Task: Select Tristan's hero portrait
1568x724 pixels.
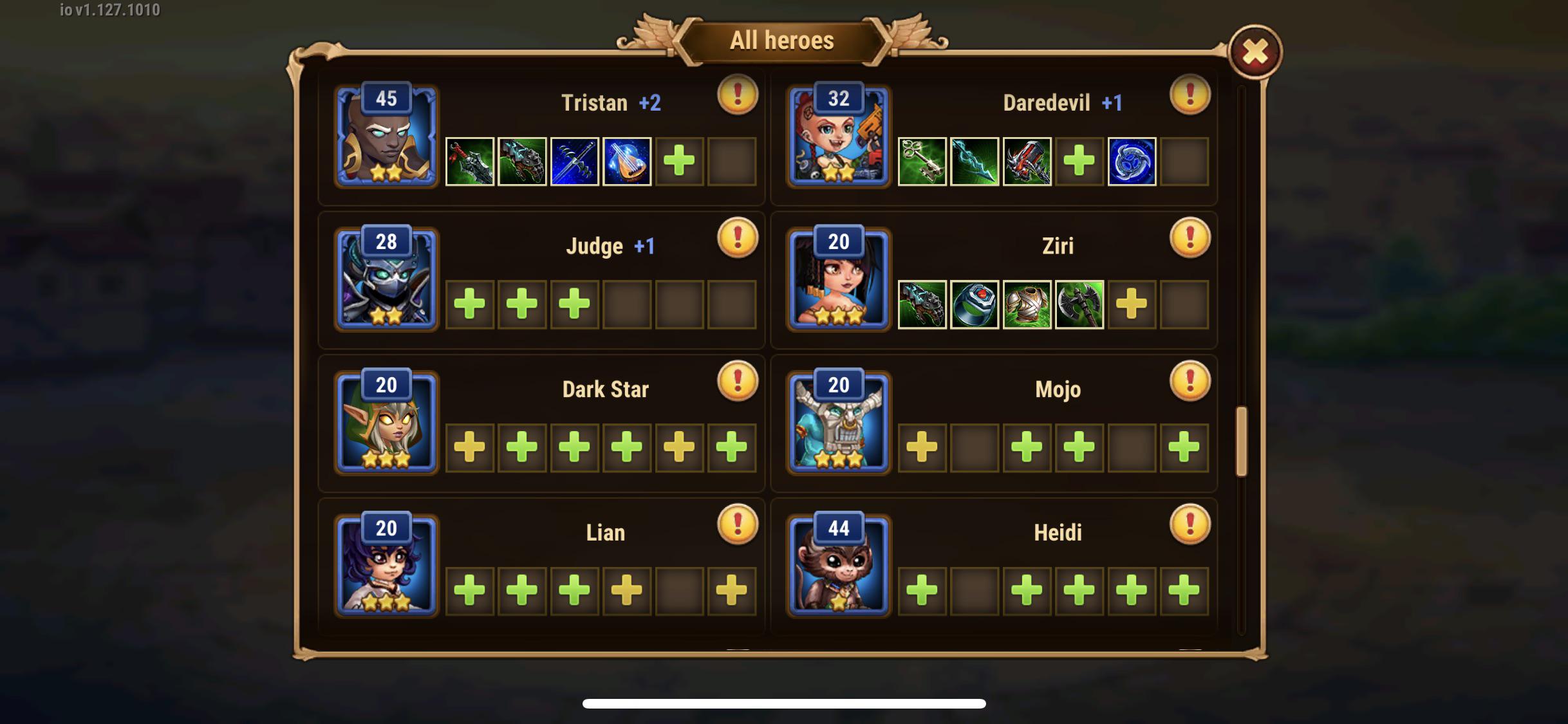Action: pos(385,138)
